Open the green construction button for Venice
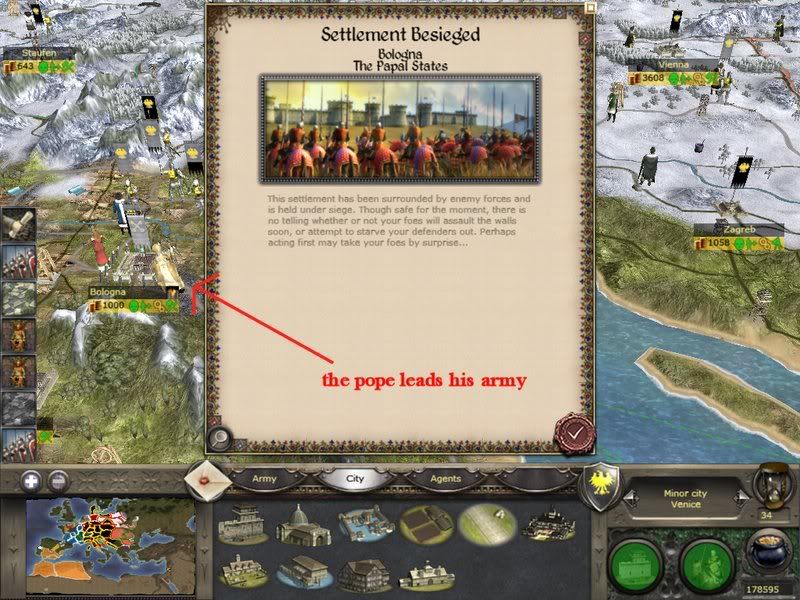 tap(638, 562)
